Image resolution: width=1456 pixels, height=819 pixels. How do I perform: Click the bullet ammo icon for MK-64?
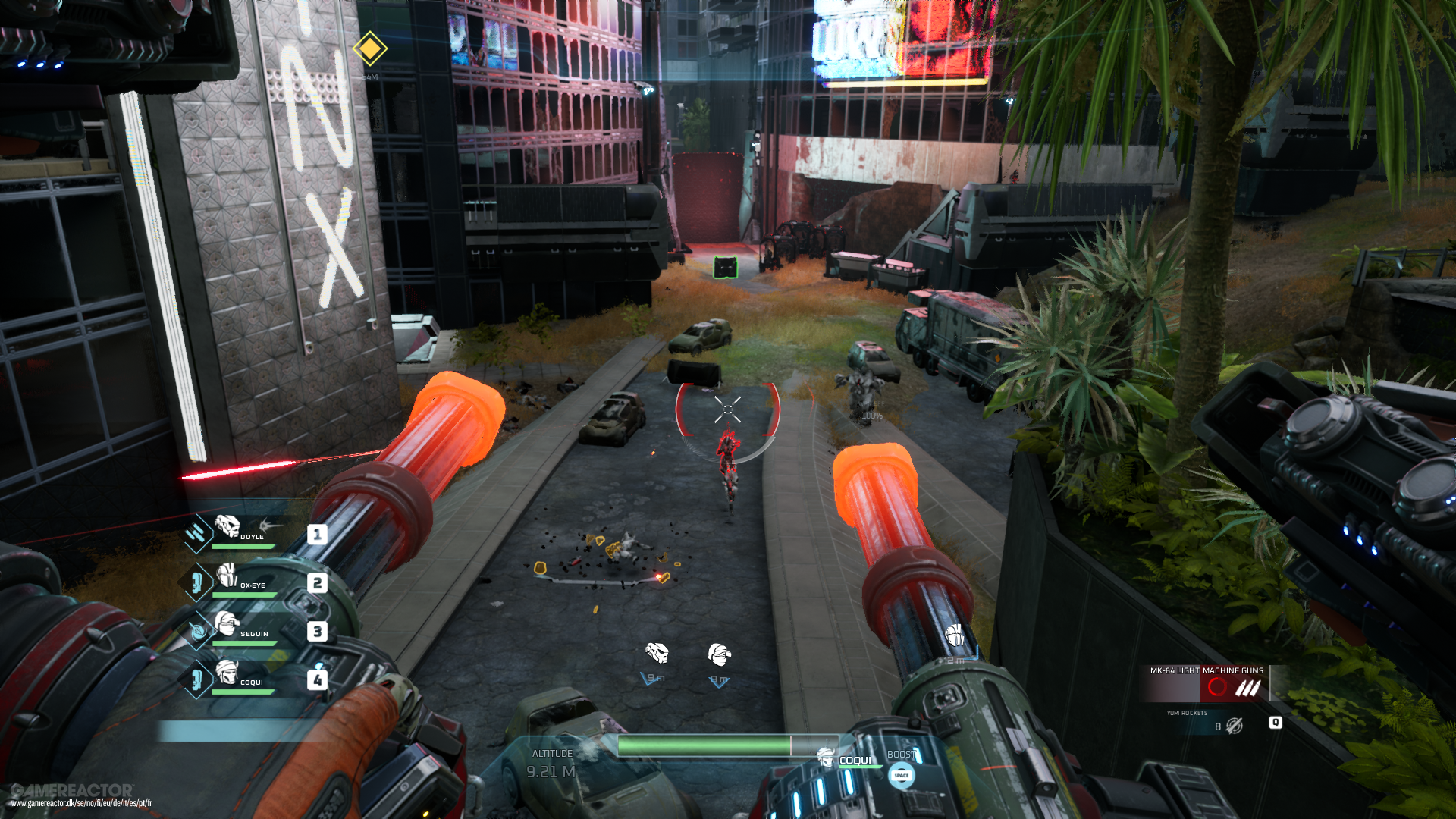tap(1248, 688)
